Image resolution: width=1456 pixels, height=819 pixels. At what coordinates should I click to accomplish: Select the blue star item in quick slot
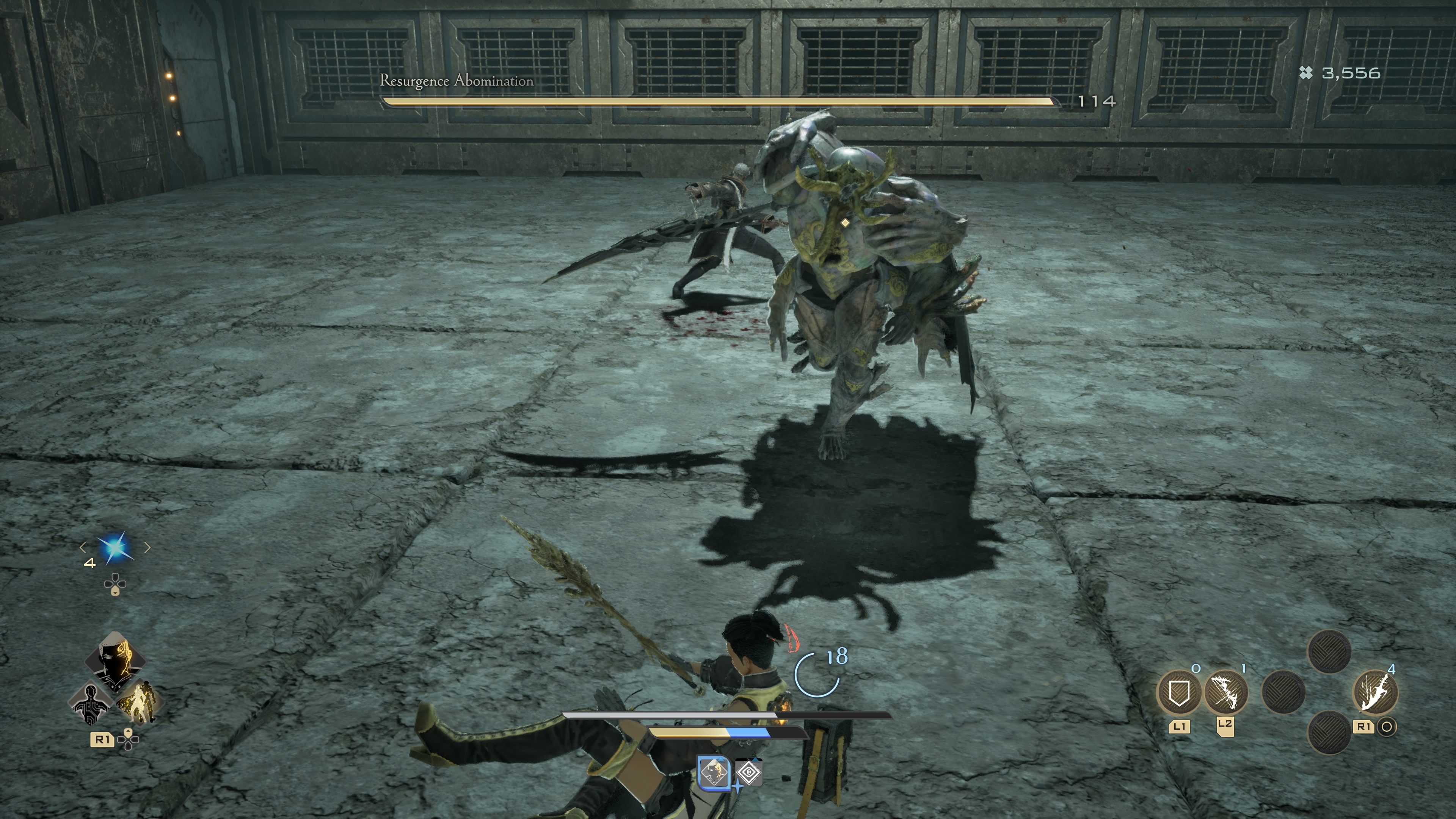pos(115,548)
